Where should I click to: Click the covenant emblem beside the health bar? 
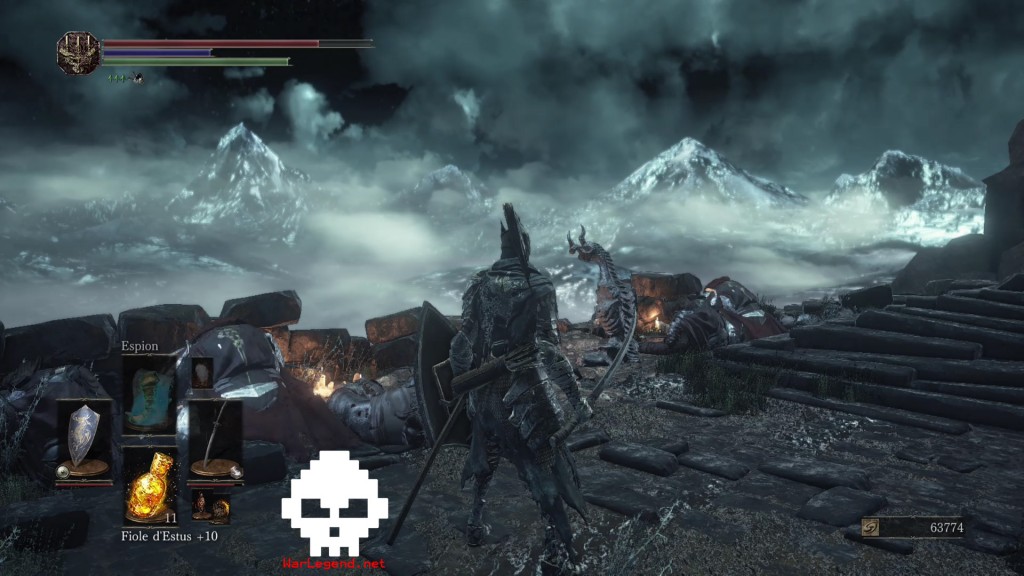(x=77, y=52)
